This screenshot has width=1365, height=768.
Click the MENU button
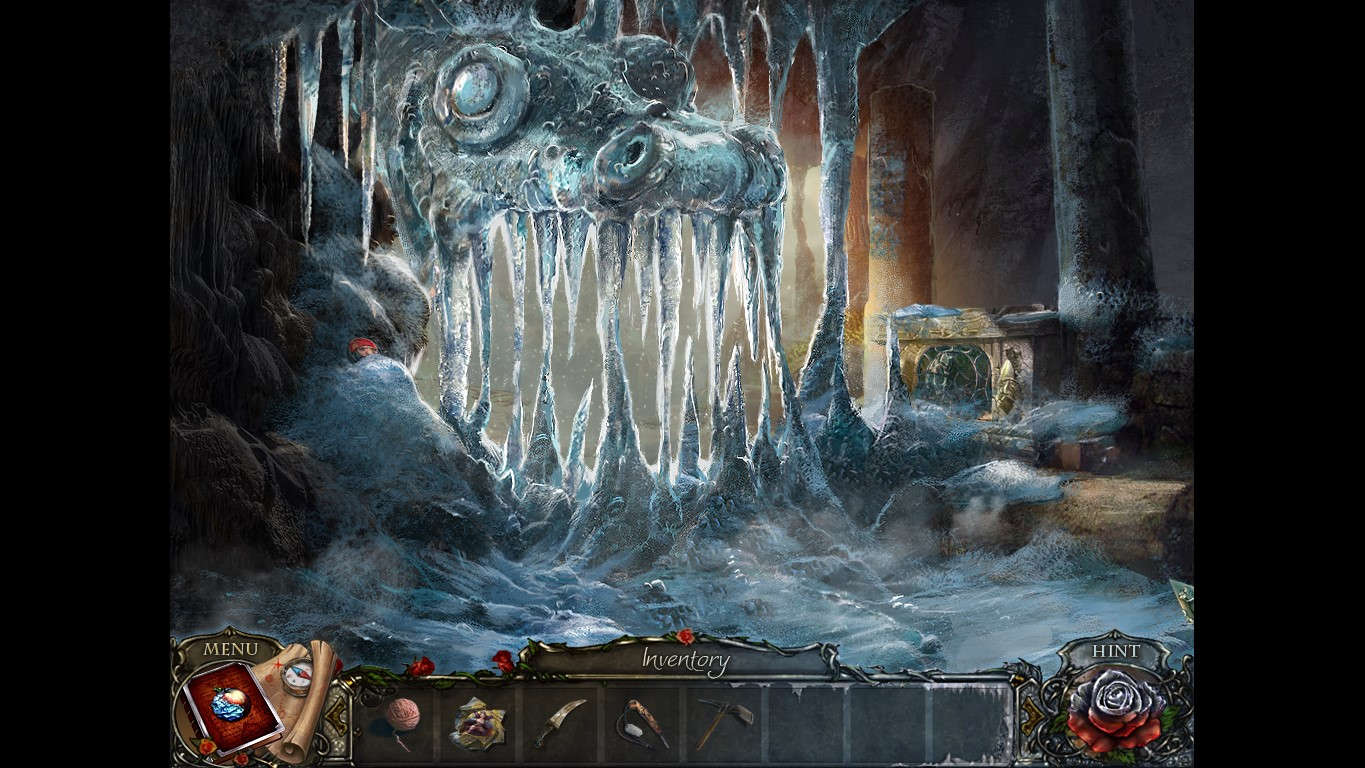[x=232, y=649]
